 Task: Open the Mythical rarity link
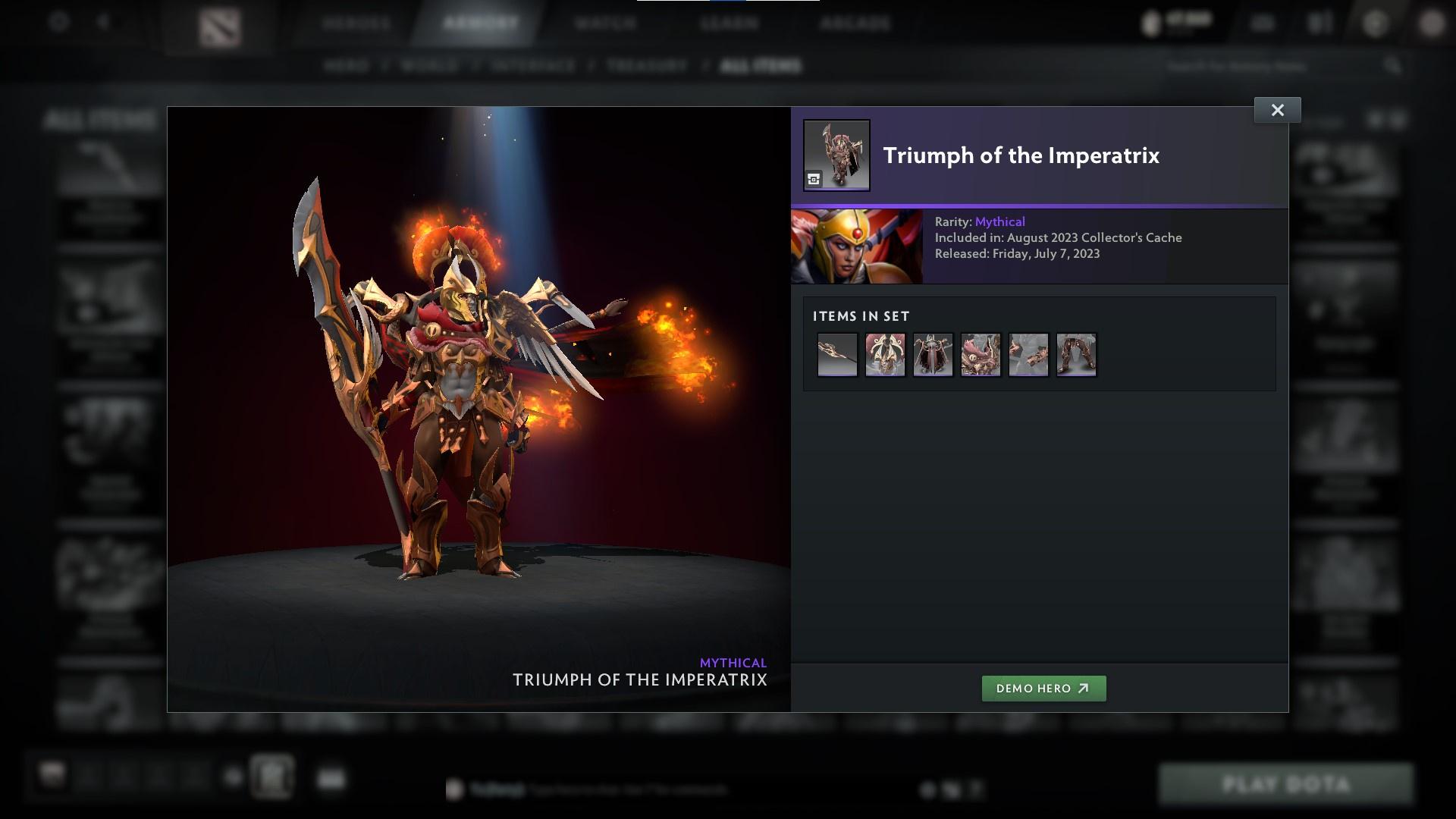pos(1003,221)
